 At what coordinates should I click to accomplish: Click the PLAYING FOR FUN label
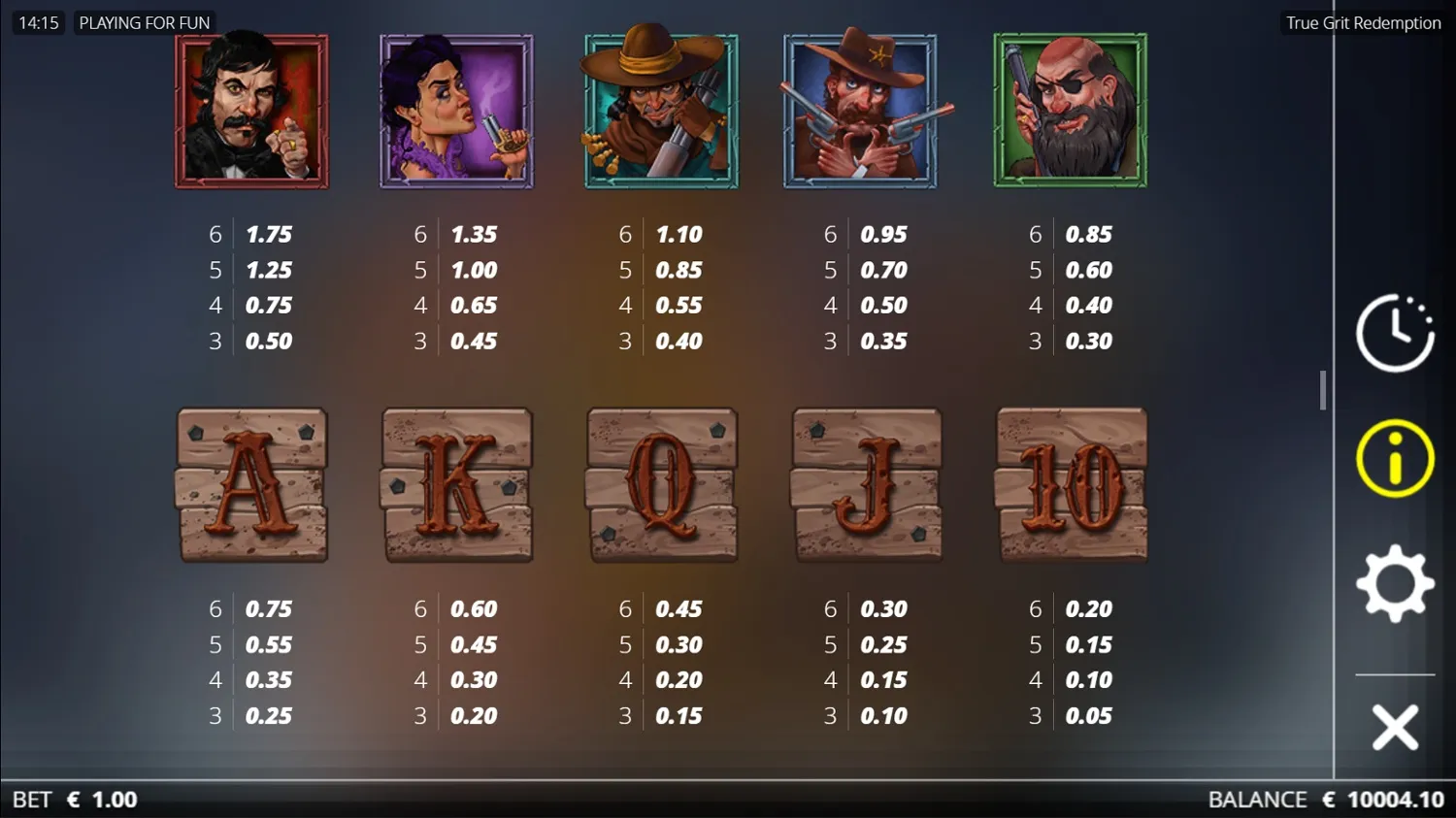pyautogui.click(x=144, y=21)
